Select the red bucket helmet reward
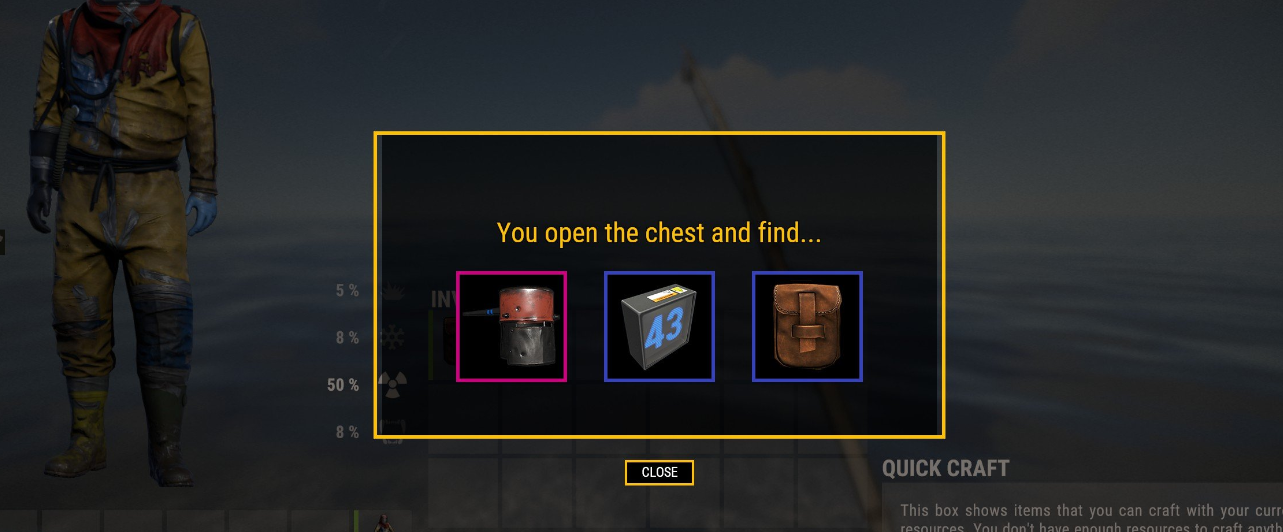Image resolution: width=1283 pixels, height=532 pixels. coord(511,326)
